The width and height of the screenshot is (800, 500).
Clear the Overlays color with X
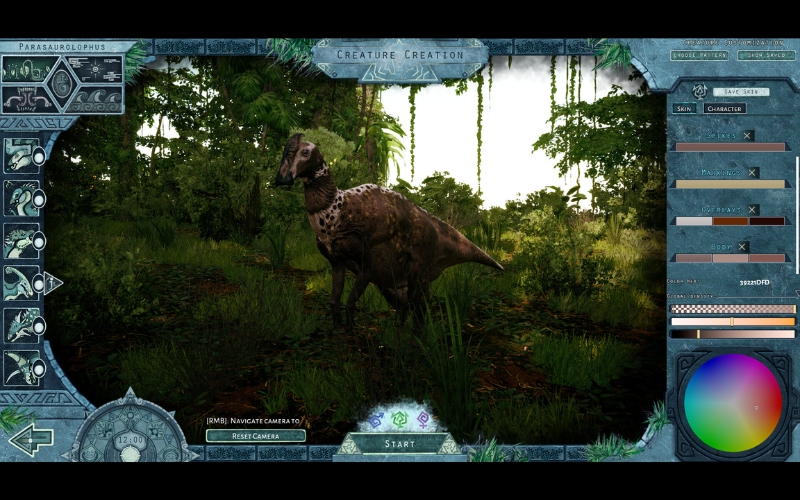pyautogui.click(x=753, y=210)
